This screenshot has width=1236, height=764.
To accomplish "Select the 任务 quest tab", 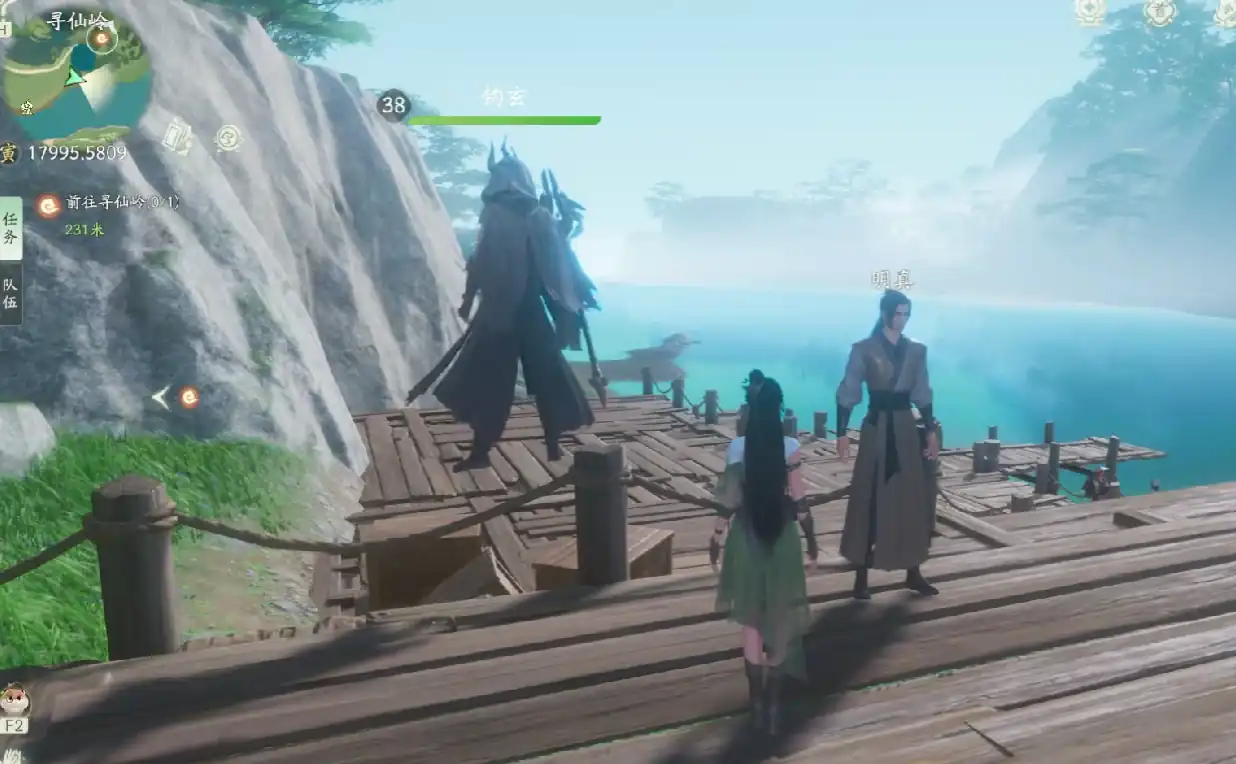I will click(x=11, y=228).
